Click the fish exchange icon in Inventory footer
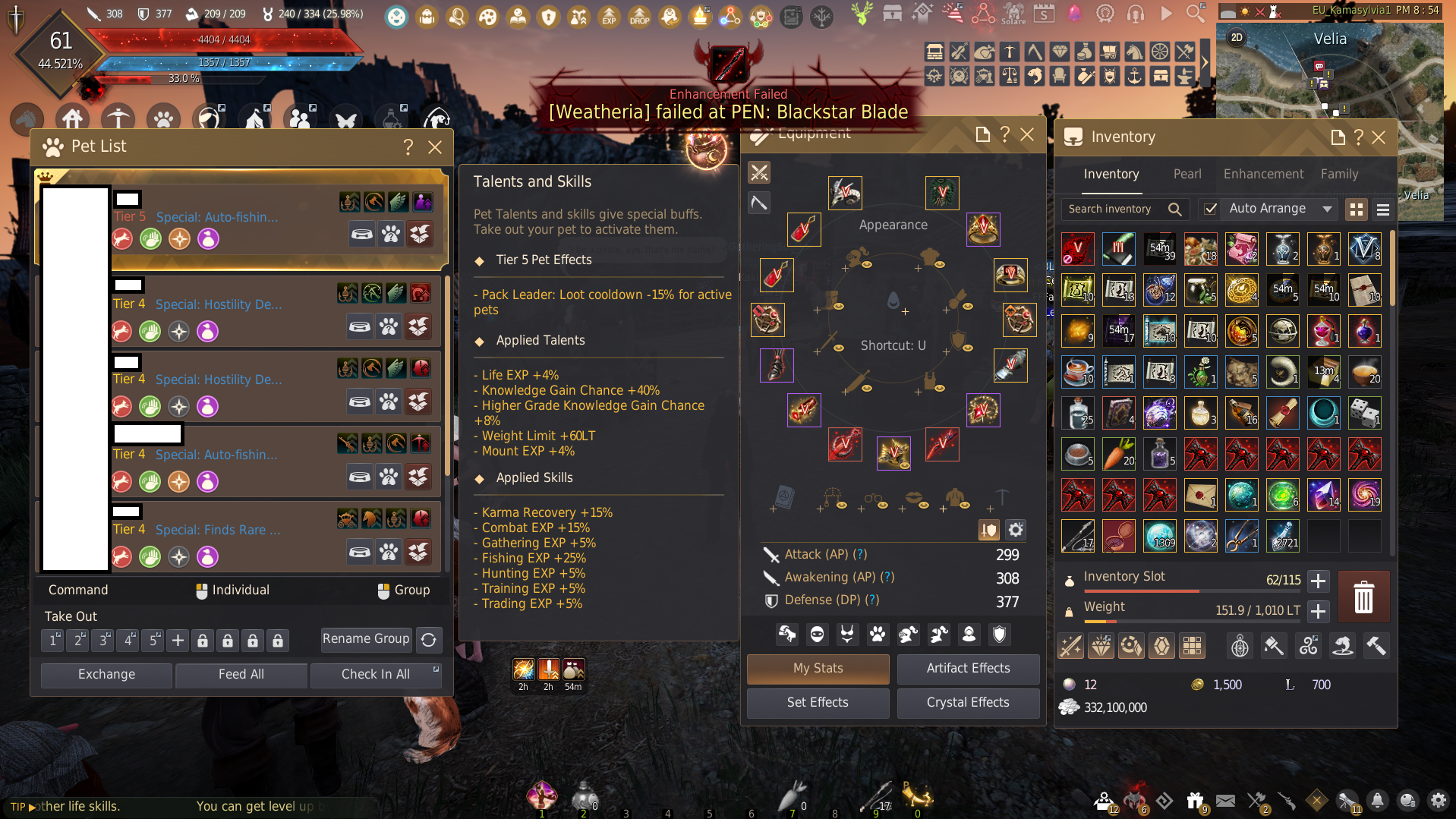The width and height of the screenshot is (1456, 819). 1342,646
